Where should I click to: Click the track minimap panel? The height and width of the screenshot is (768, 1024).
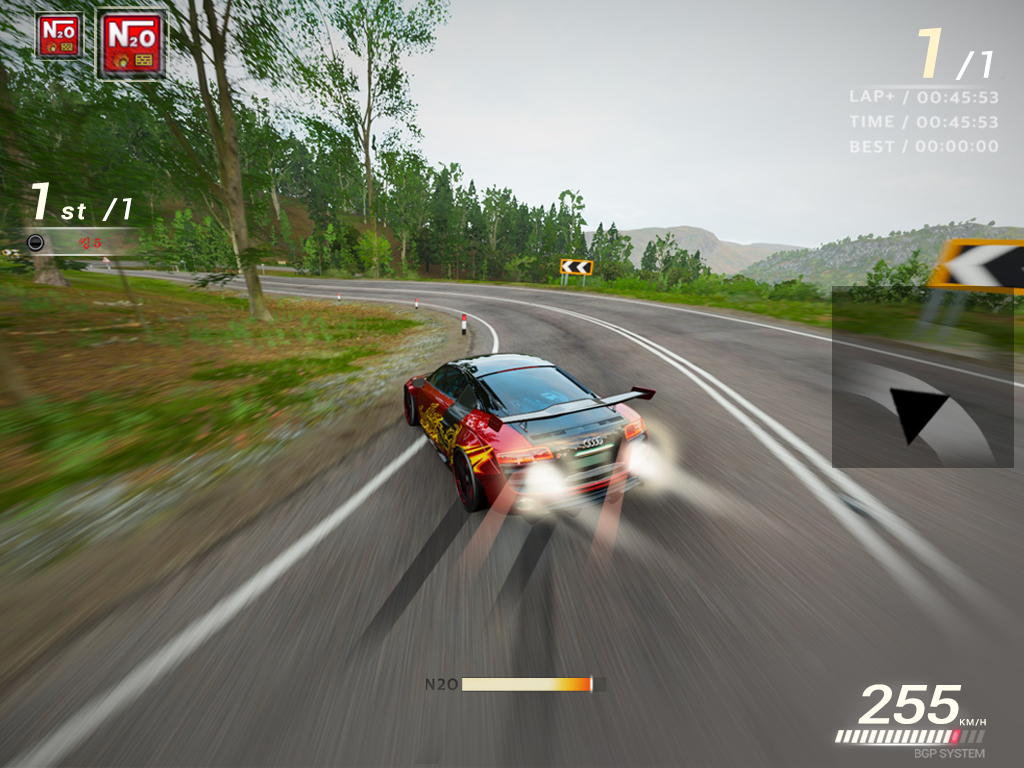[922, 377]
